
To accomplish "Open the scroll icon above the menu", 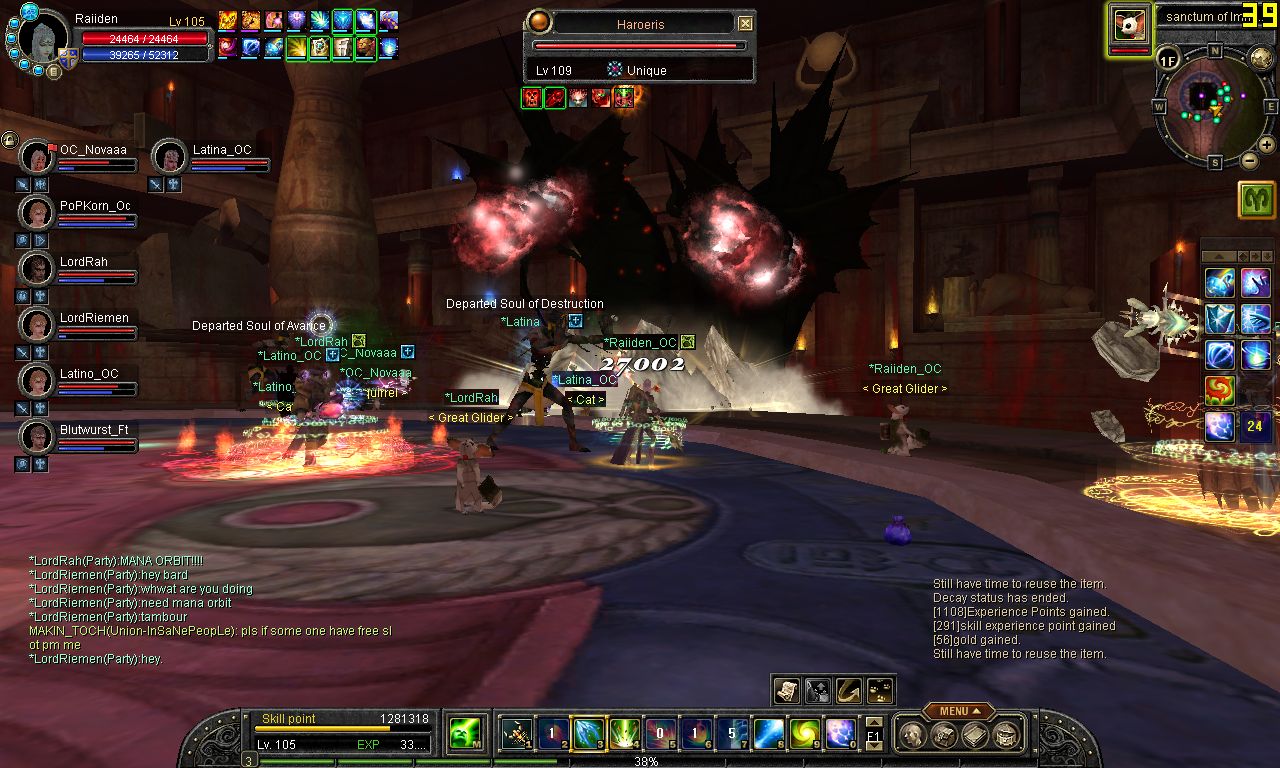I will coord(788,690).
